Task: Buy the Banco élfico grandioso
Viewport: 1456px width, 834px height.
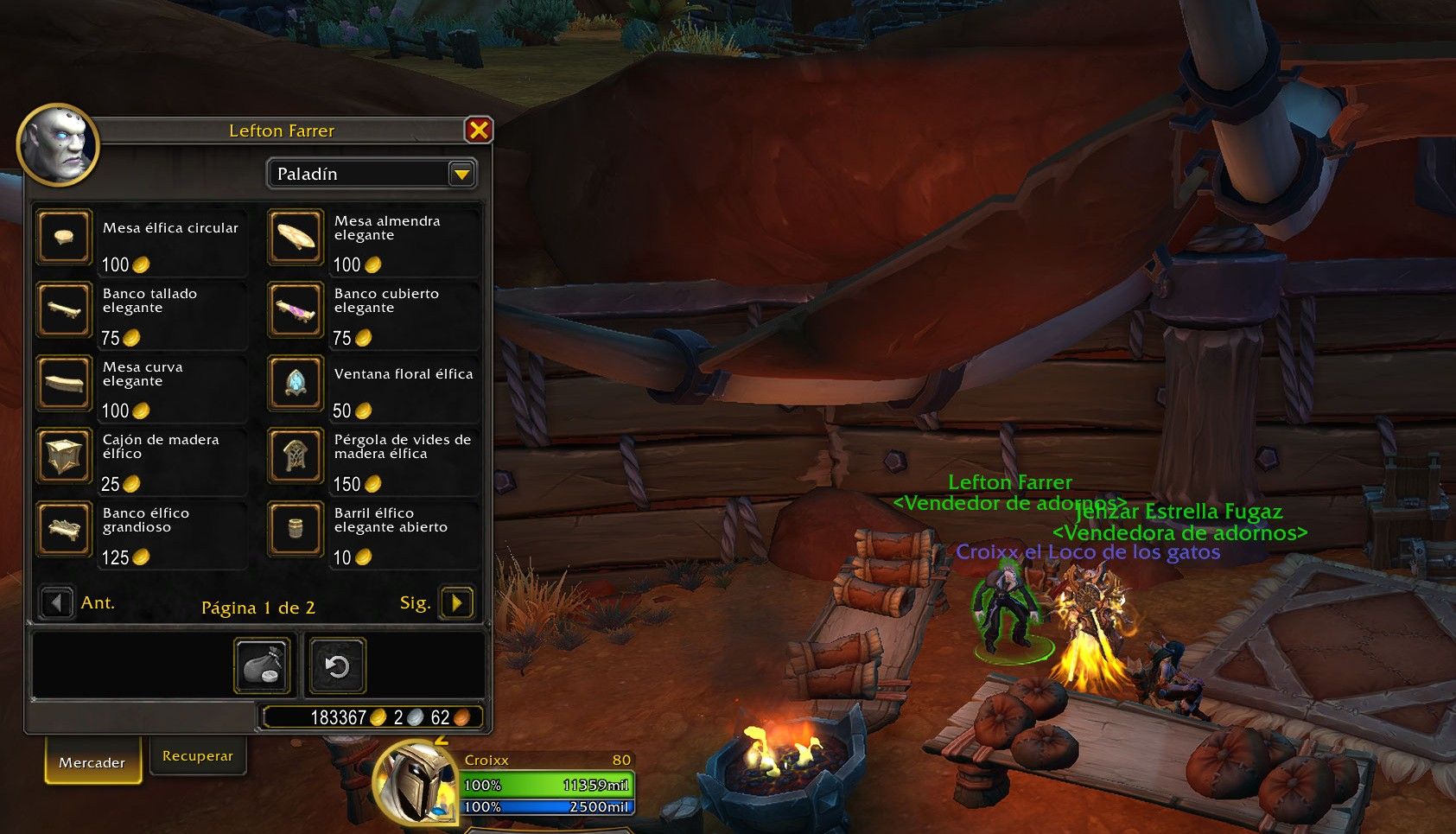Action: click(64, 529)
